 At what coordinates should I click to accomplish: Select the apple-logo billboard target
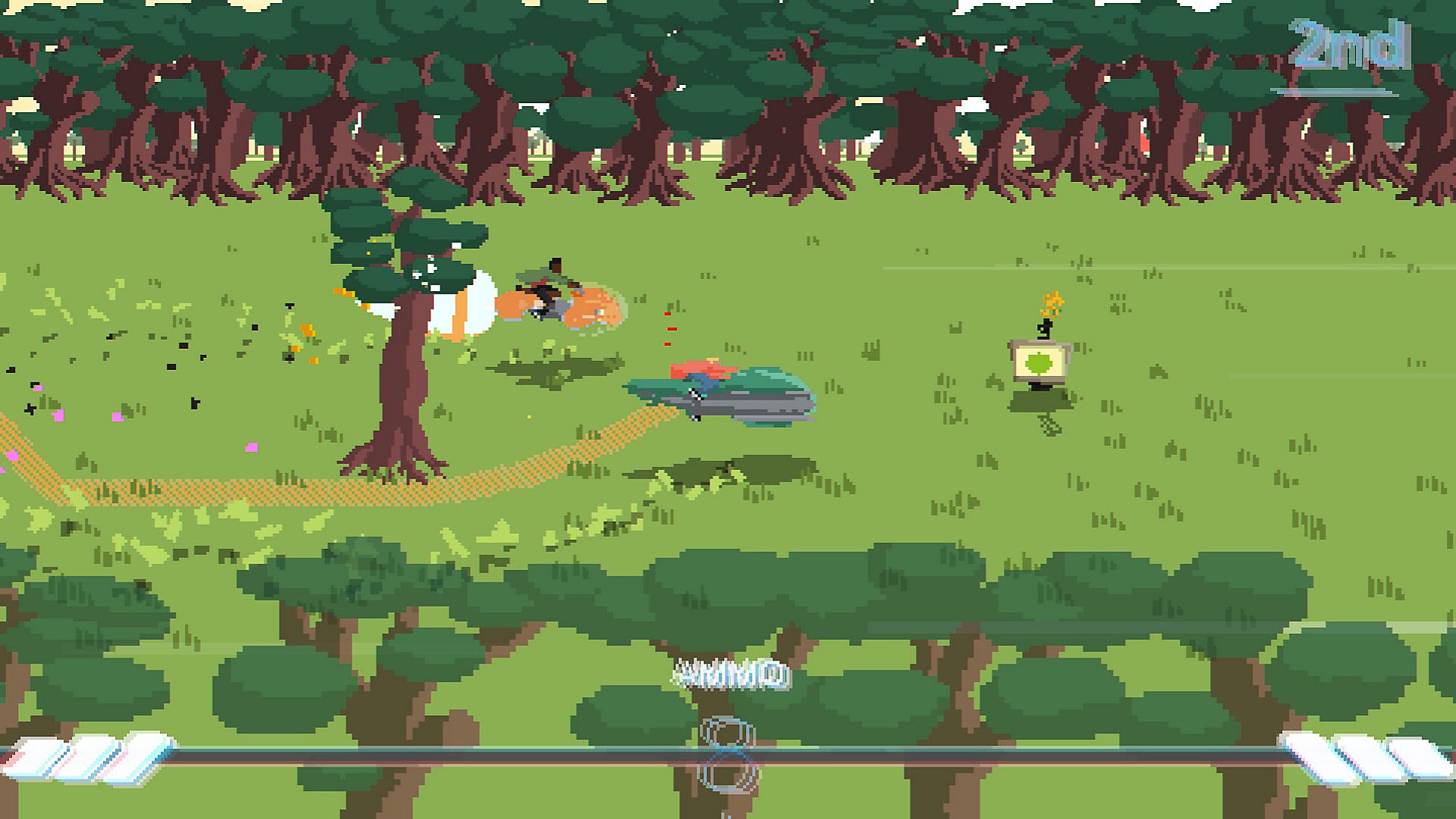[1041, 364]
